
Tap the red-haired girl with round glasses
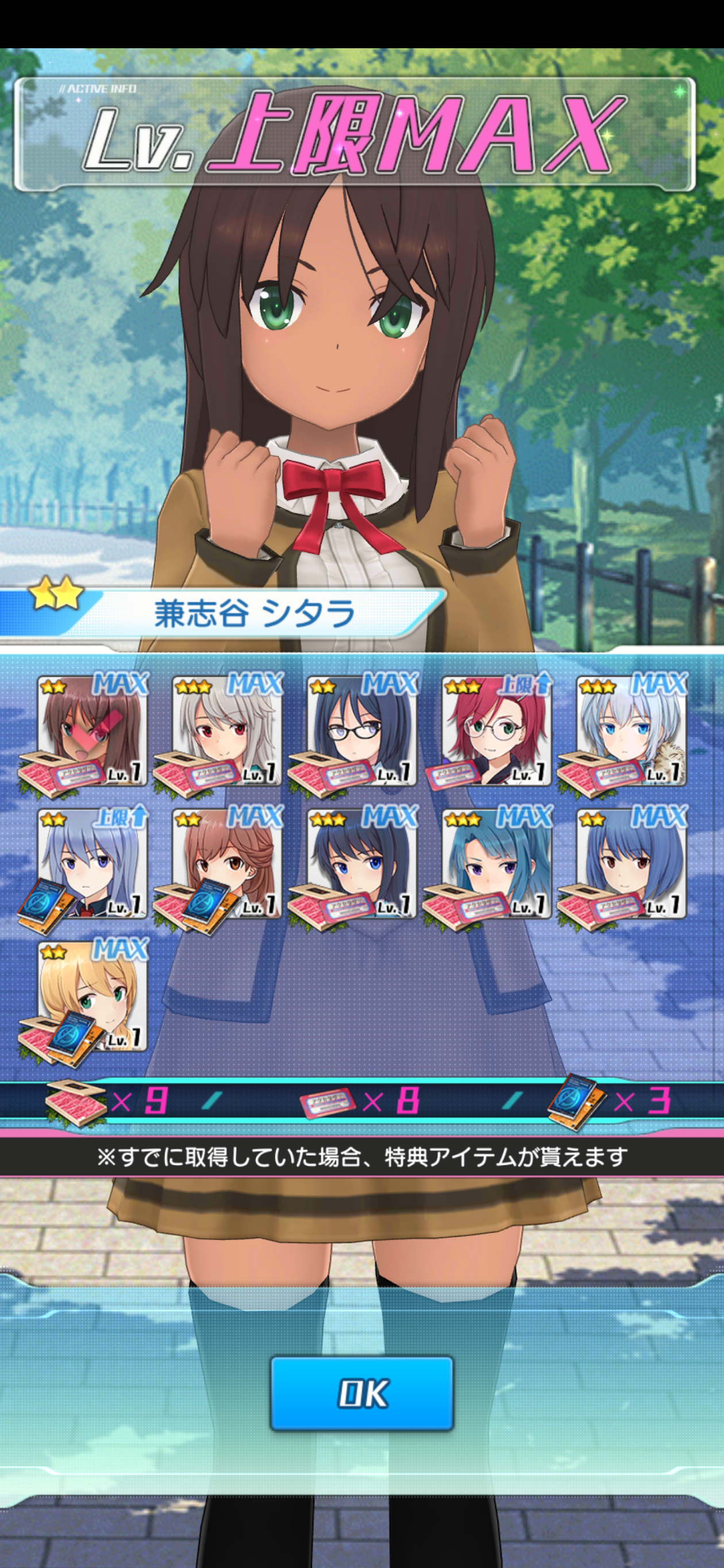496,731
